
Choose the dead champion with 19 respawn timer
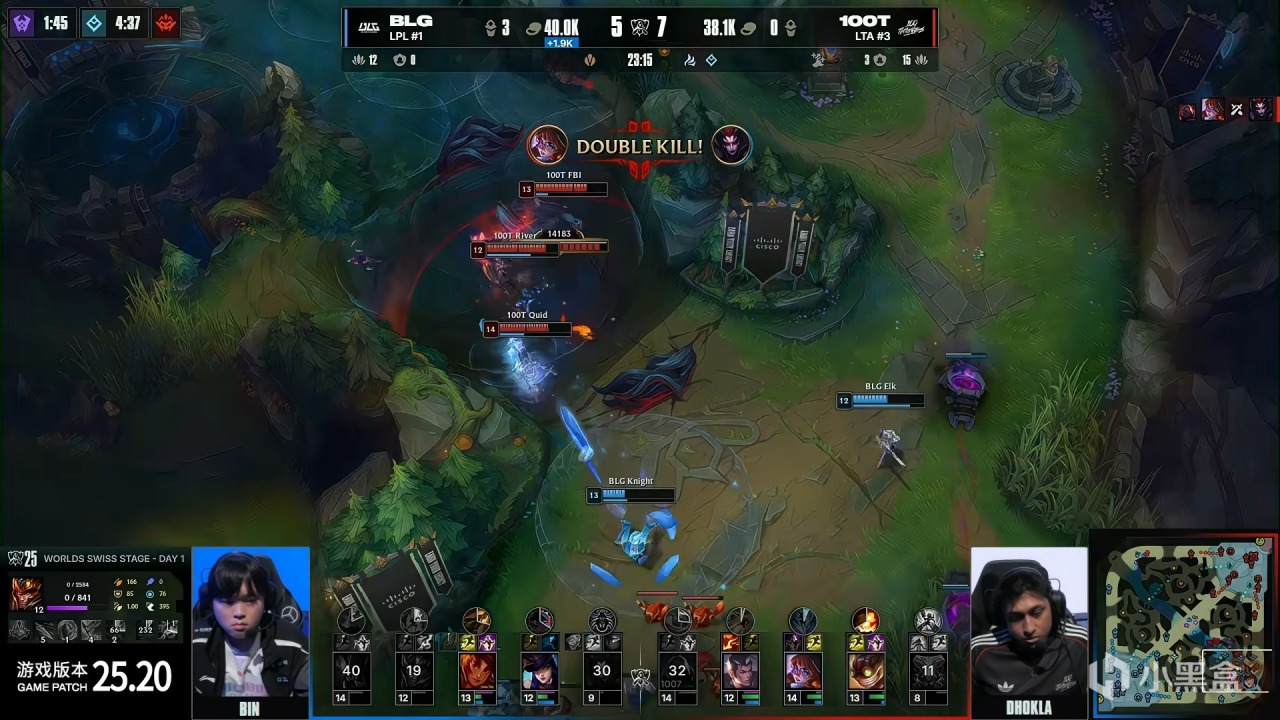pyautogui.click(x=413, y=672)
